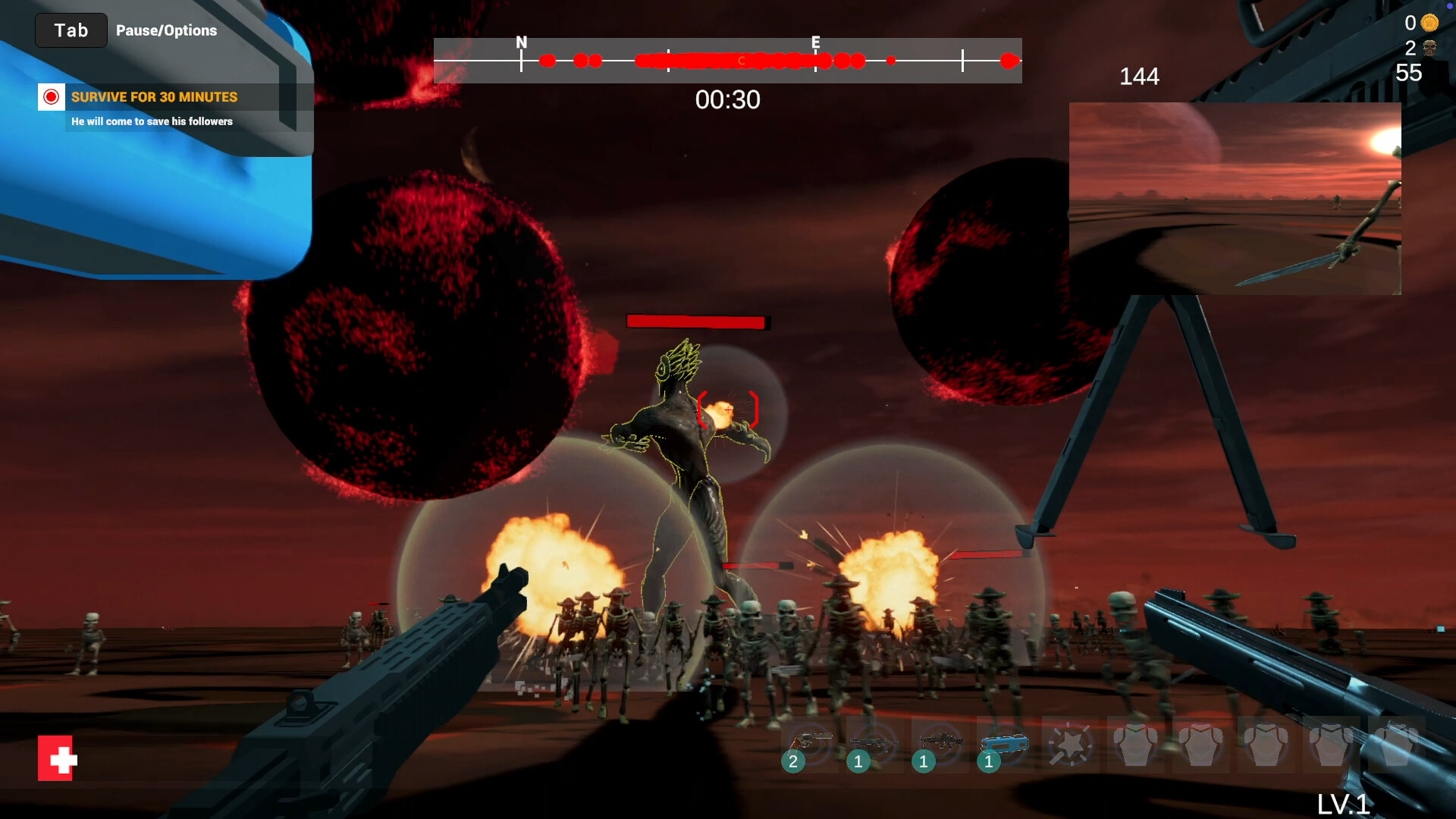Screen dimensions: 1456x819
Task: Click the E marker on the compass
Action: (815, 43)
